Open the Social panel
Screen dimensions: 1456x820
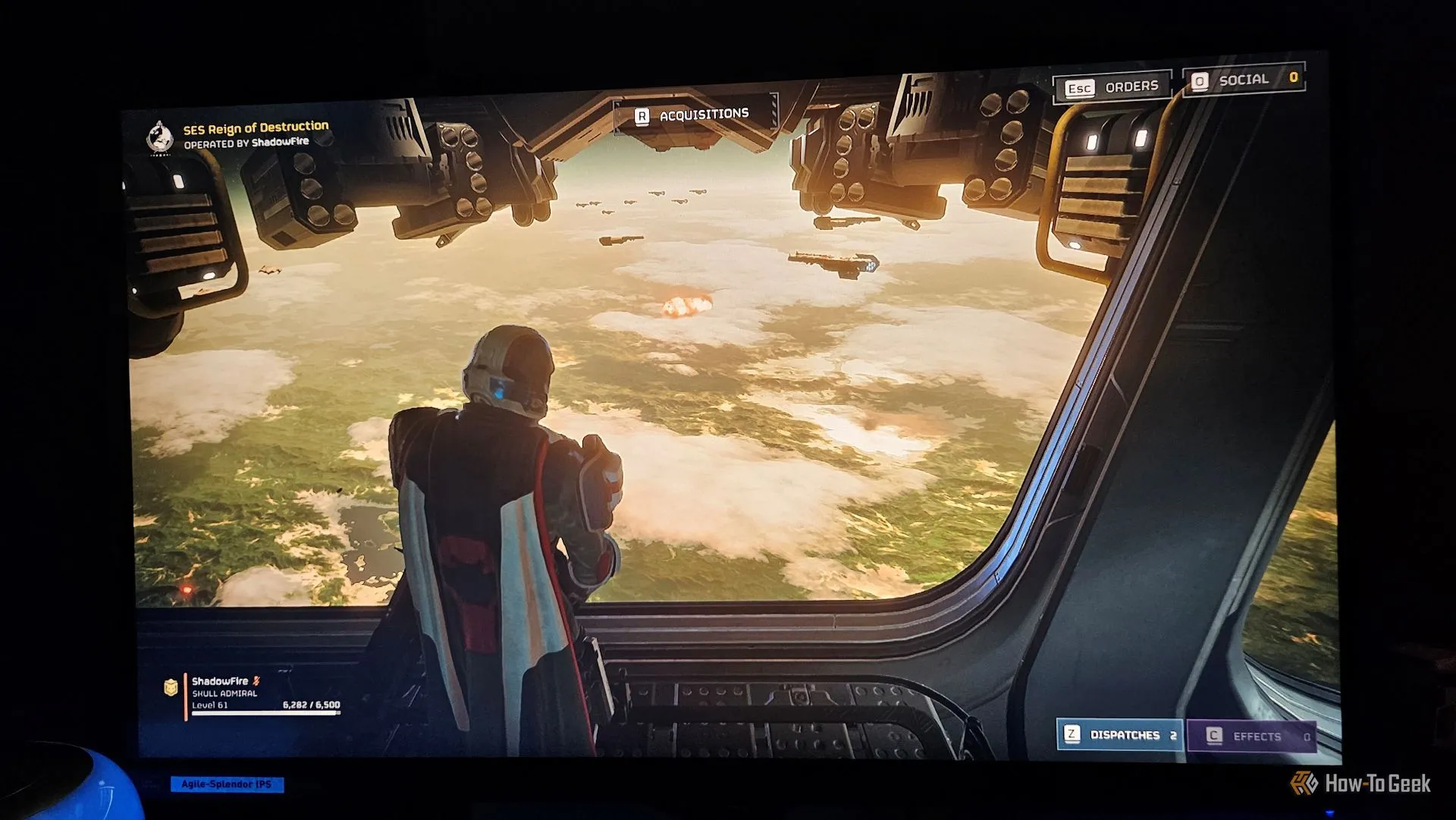tap(1244, 80)
